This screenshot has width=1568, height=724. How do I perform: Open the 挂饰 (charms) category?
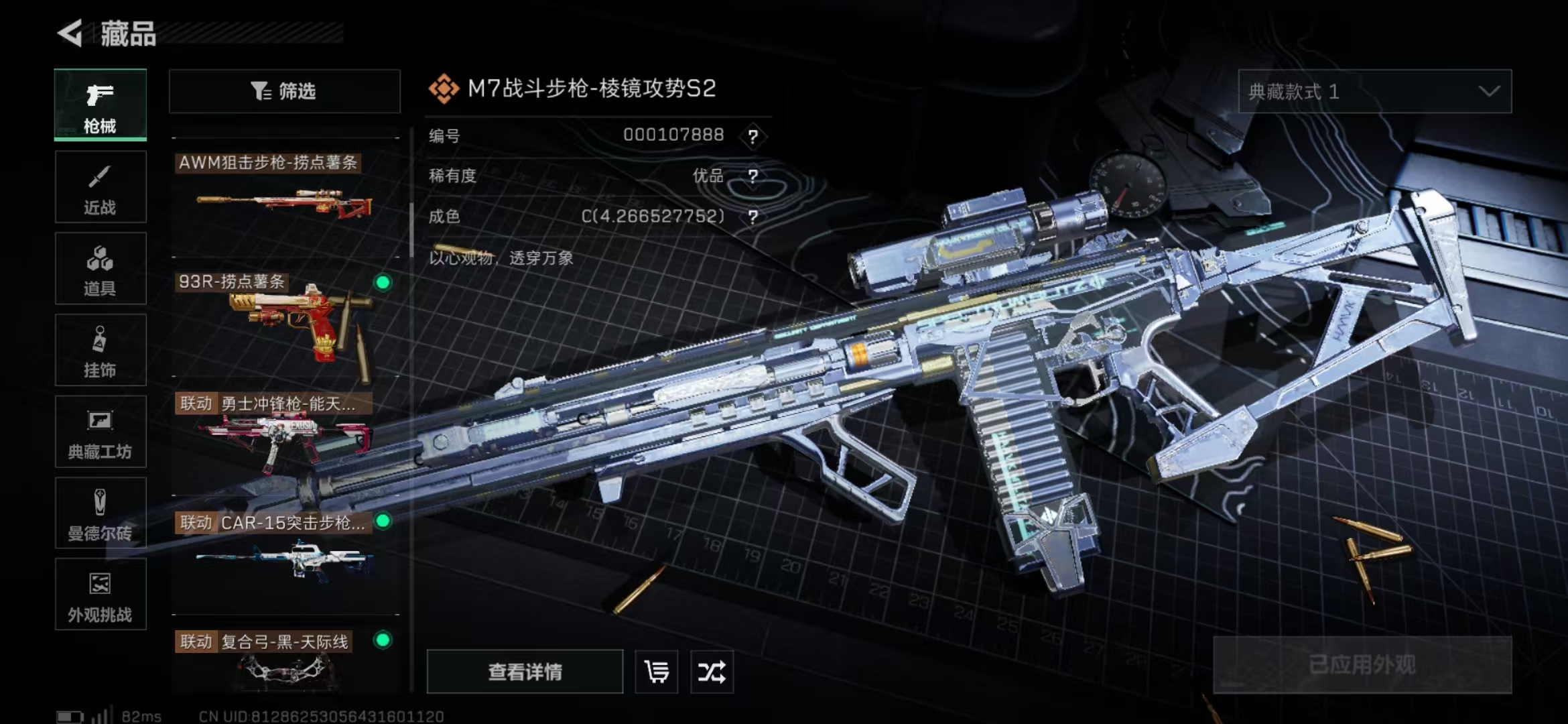pyautogui.click(x=101, y=350)
